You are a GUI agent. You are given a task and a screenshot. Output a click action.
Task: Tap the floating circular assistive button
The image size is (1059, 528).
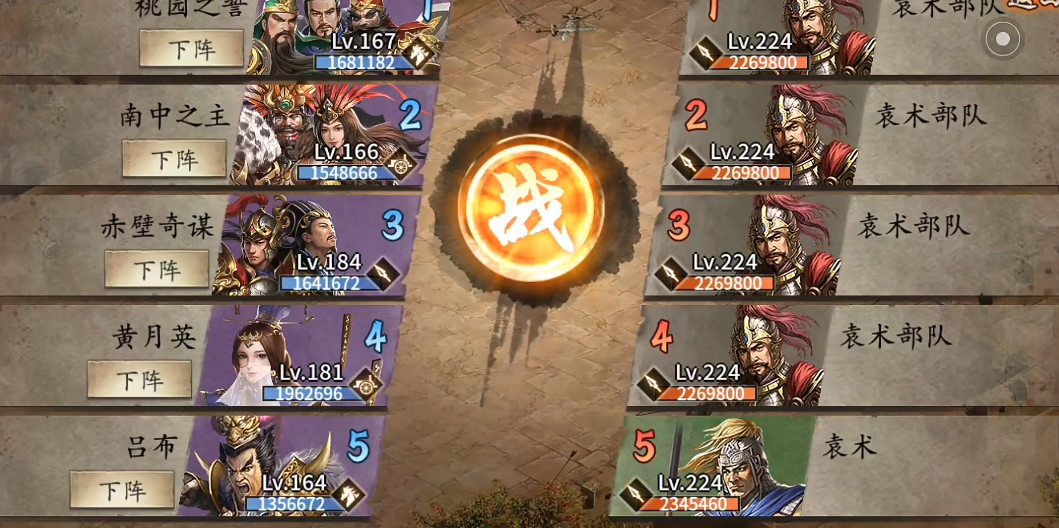tap(1002, 40)
